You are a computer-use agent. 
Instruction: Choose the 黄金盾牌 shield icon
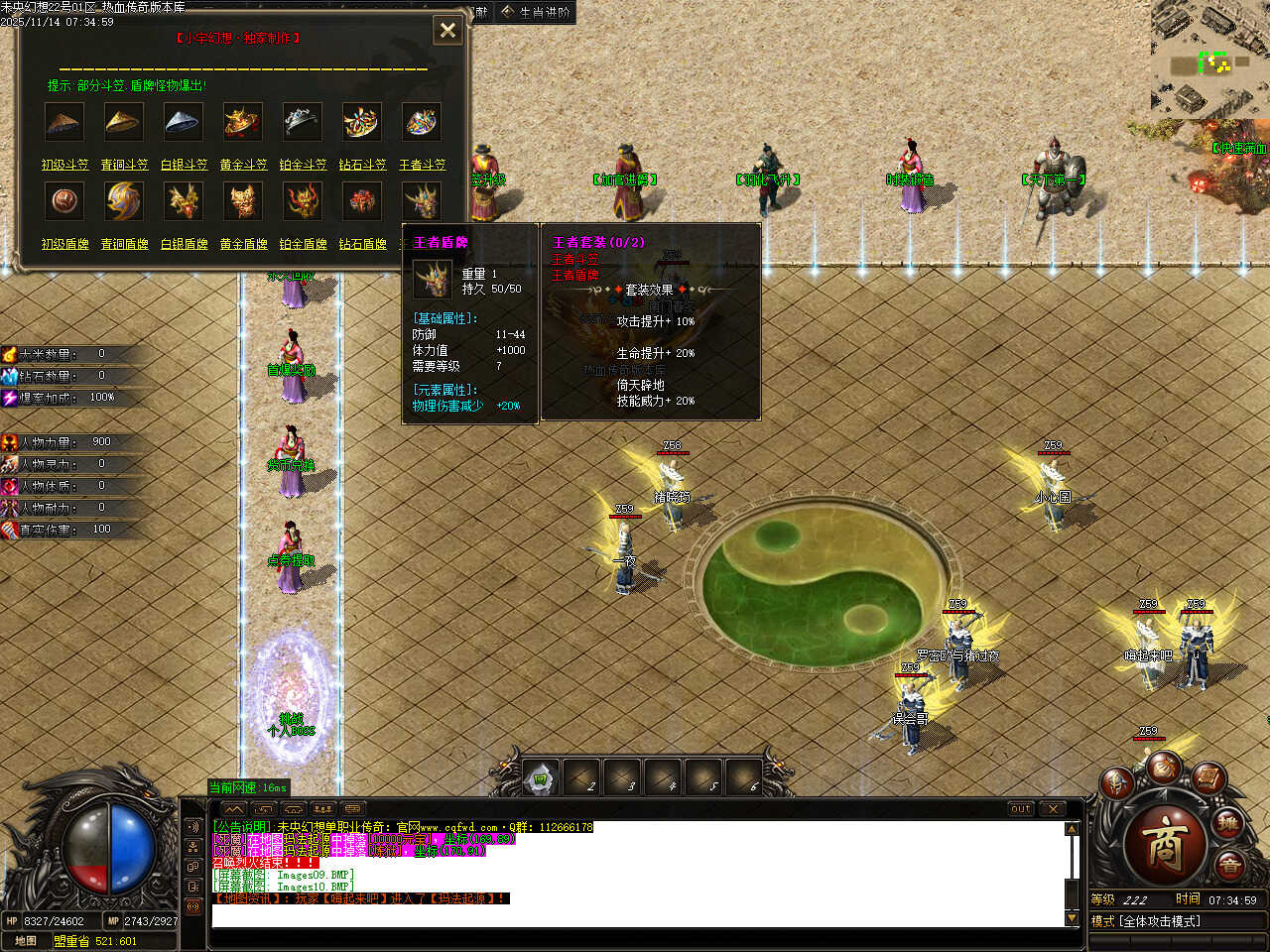click(x=243, y=201)
